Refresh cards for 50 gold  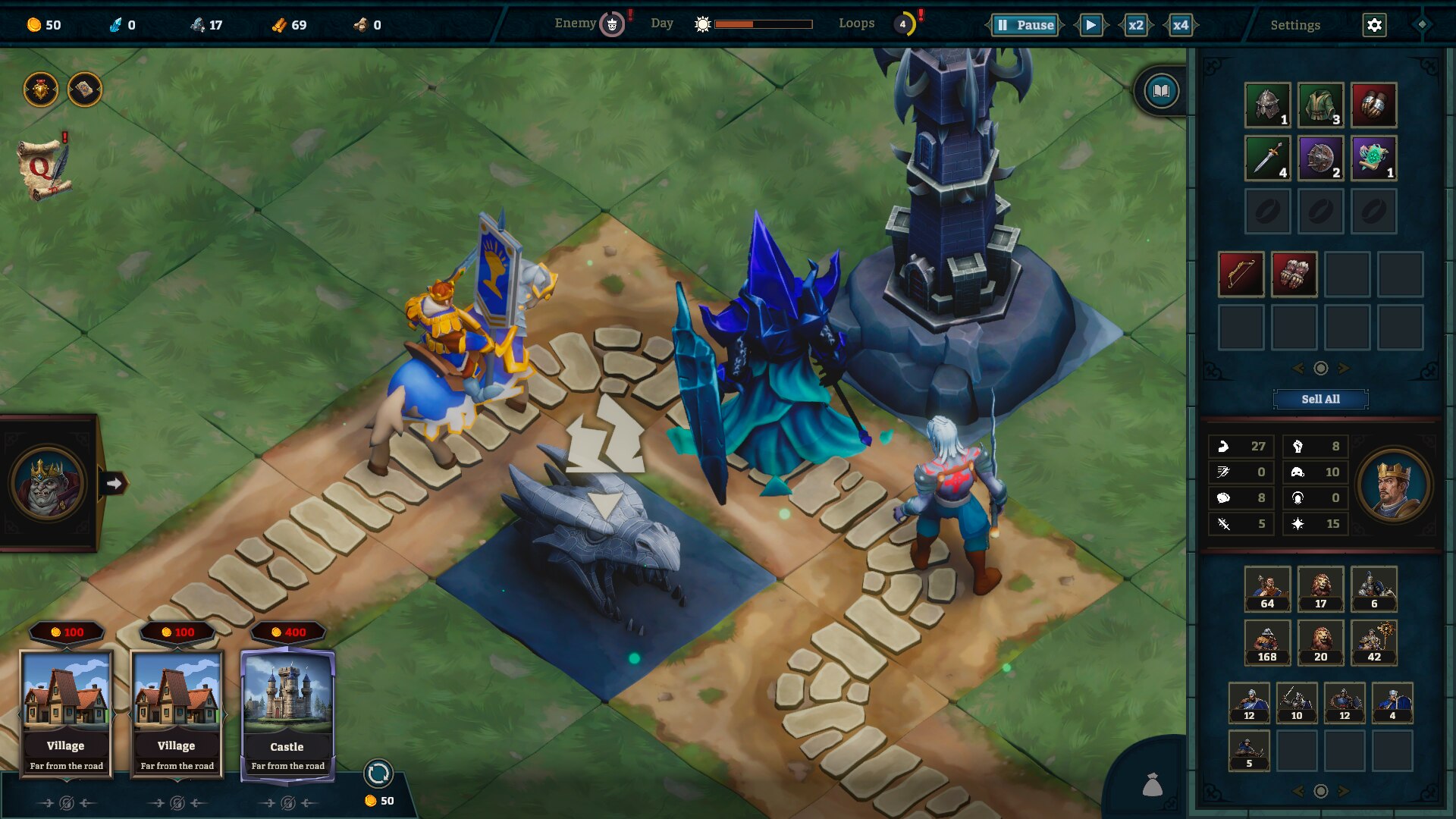coord(378,773)
